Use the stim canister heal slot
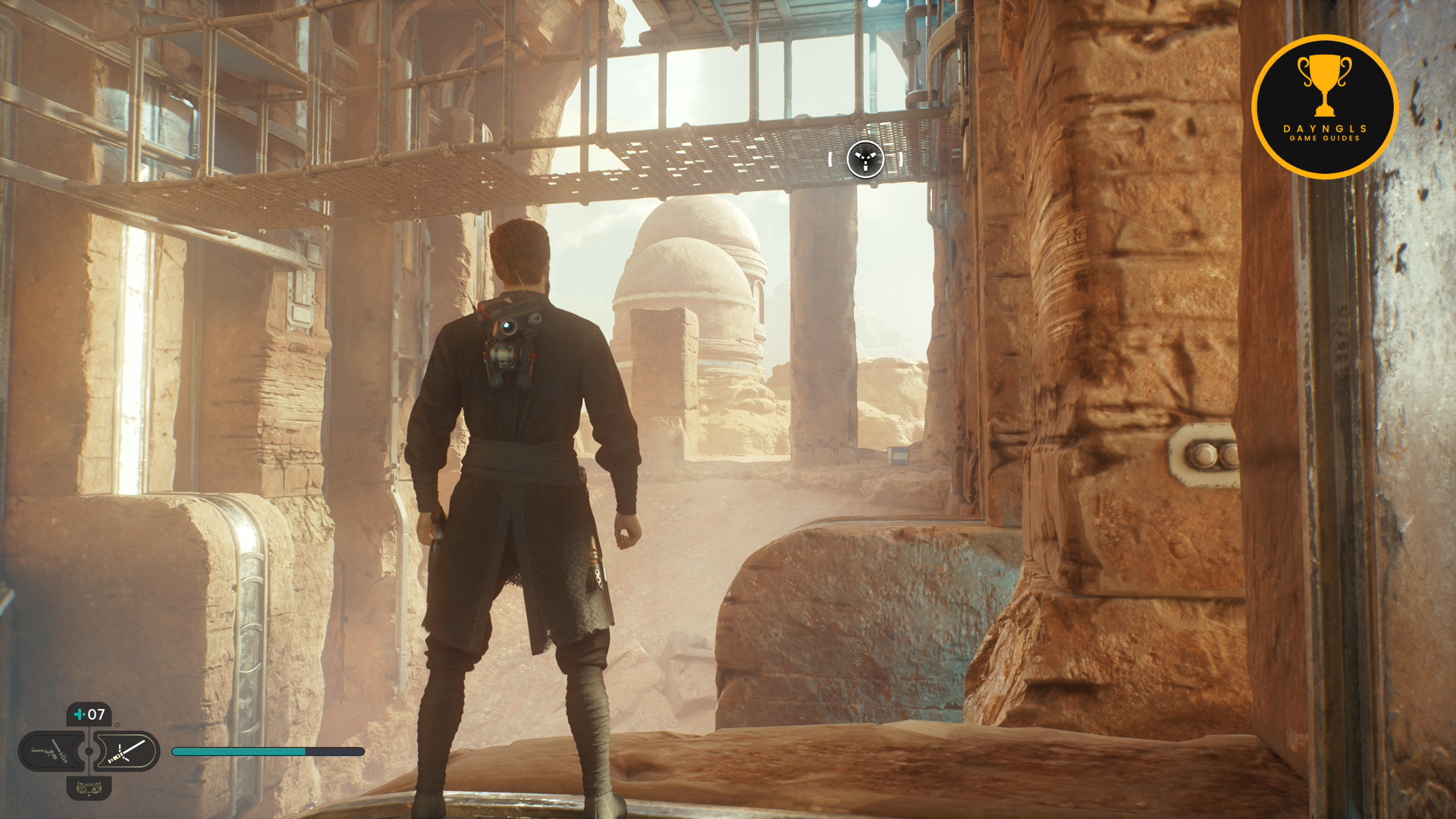Viewport: 1456px width, 819px height. [89, 714]
